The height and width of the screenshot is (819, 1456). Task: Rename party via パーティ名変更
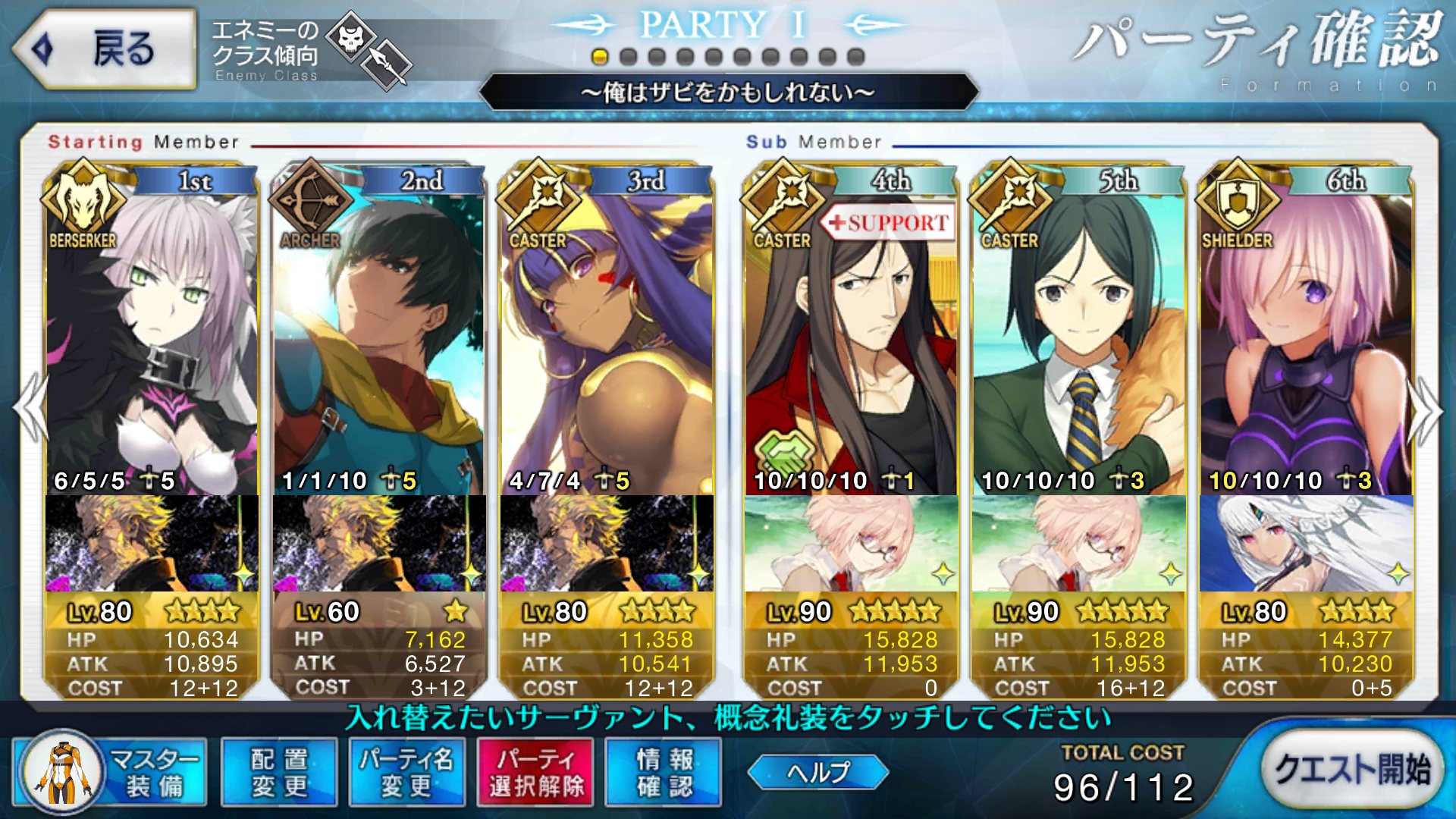click(x=406, y=773)
